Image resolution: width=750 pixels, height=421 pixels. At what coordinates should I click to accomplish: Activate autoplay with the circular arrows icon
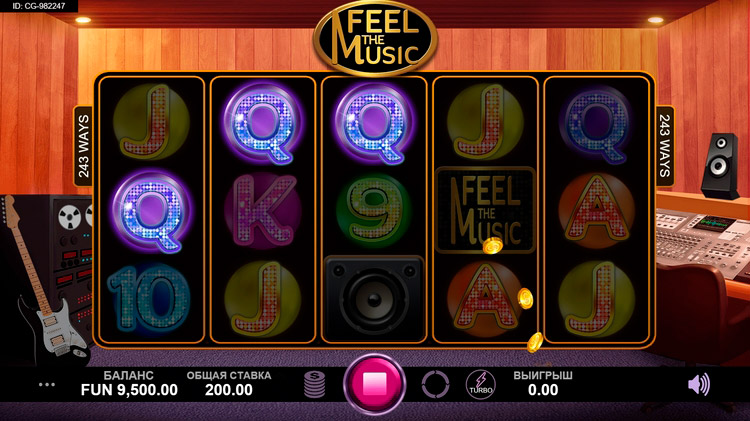tap(435, 384)
